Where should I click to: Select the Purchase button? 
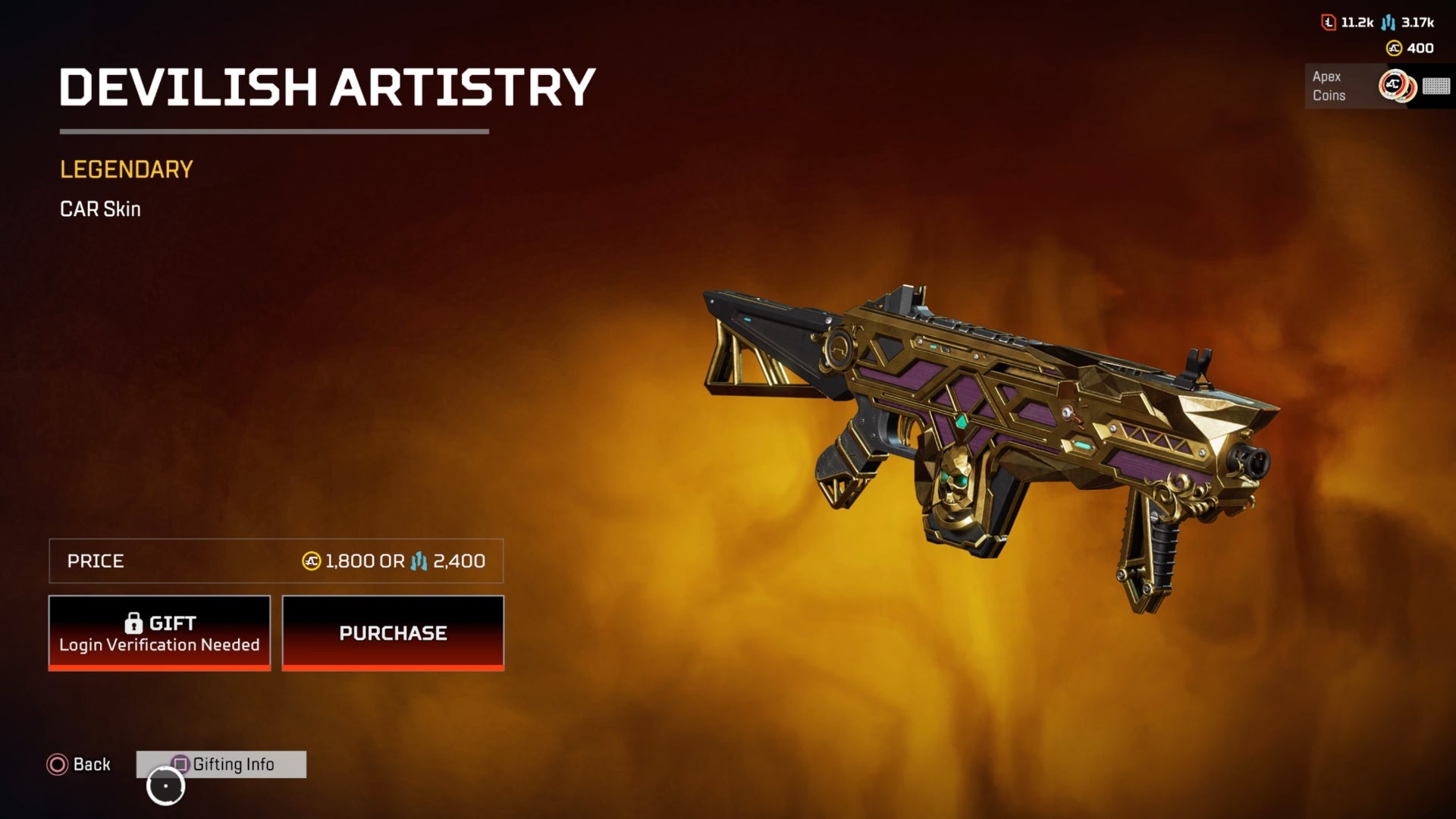coord(393,633)
